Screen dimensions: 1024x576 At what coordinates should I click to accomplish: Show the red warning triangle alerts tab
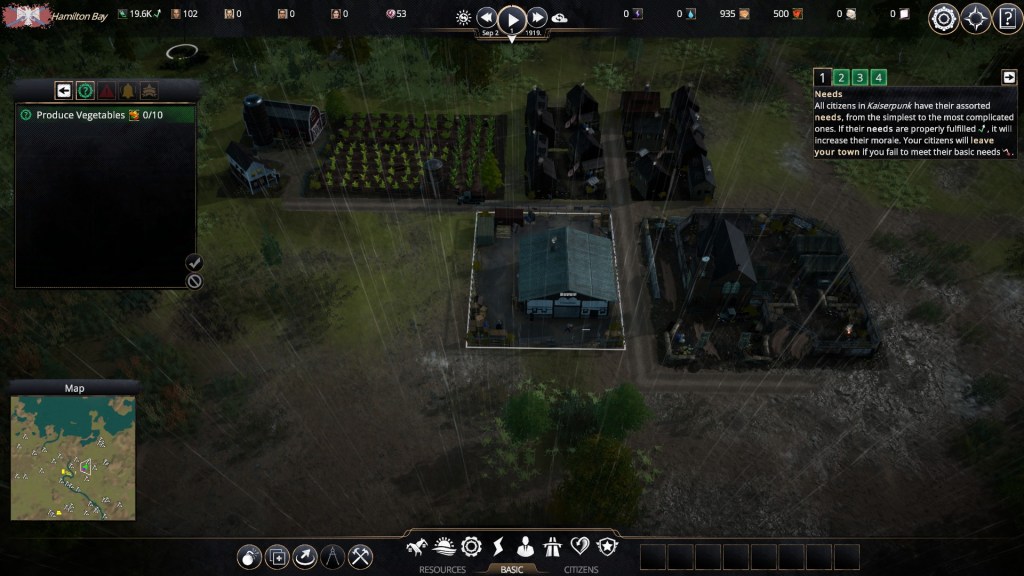(x=106, y=91)
